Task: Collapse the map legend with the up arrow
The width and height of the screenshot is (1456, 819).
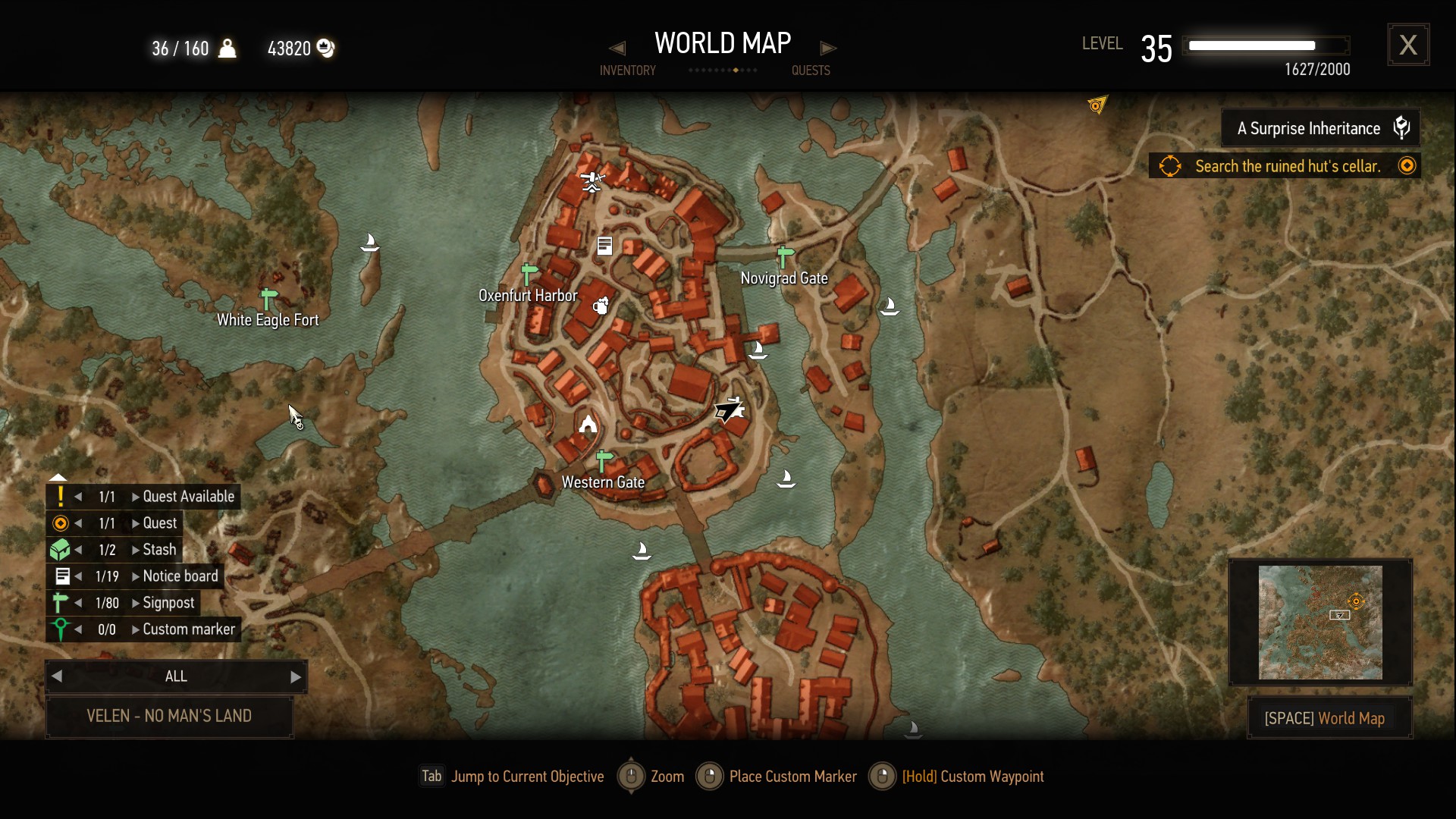Action: click(x=58, y=478)
